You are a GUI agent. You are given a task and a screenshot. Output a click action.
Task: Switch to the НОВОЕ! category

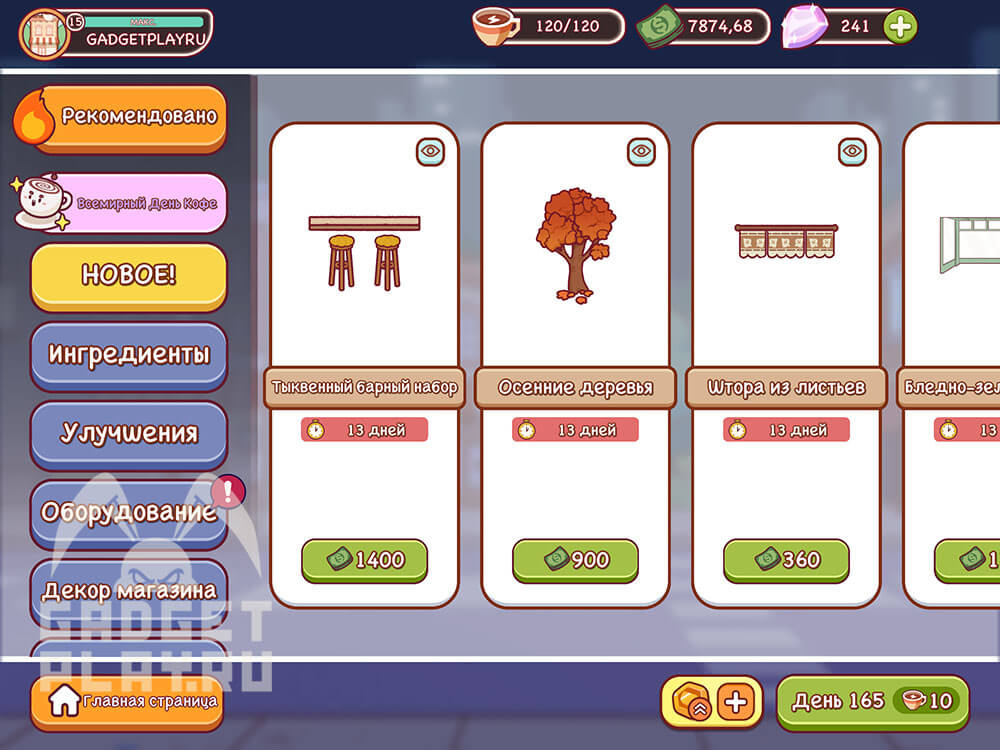click(128, 276)
